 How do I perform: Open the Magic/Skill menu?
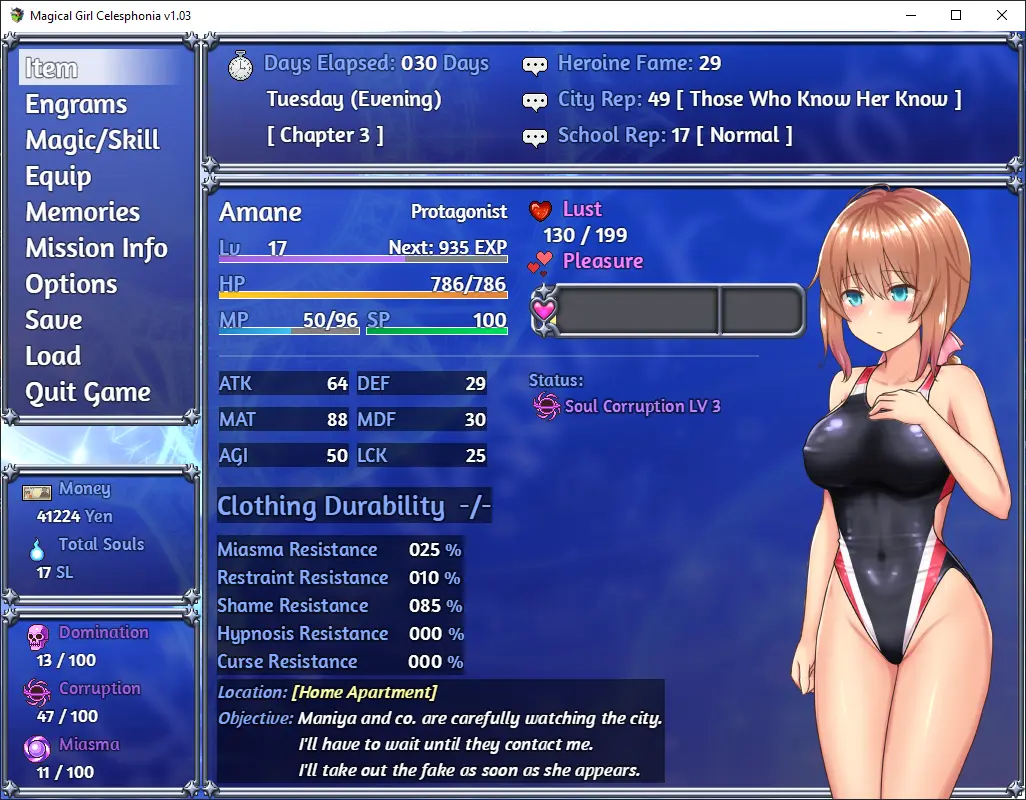92,140
